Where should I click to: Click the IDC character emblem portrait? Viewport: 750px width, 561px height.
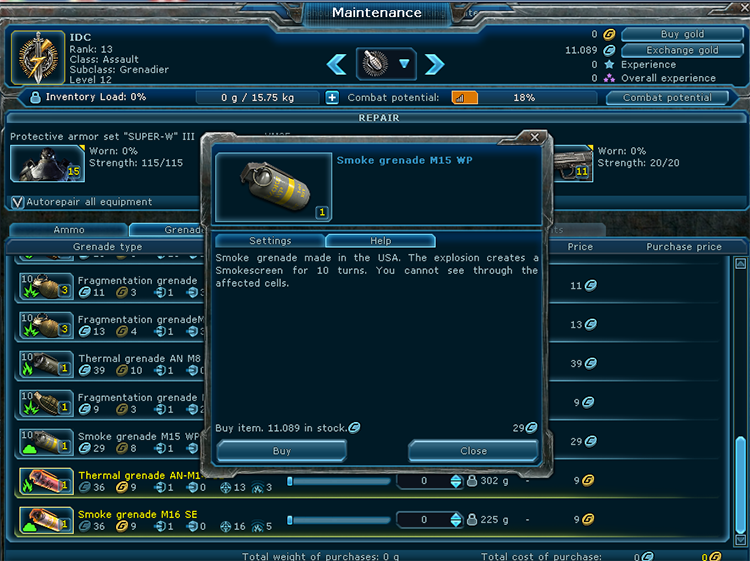click(x=39, y=58)
